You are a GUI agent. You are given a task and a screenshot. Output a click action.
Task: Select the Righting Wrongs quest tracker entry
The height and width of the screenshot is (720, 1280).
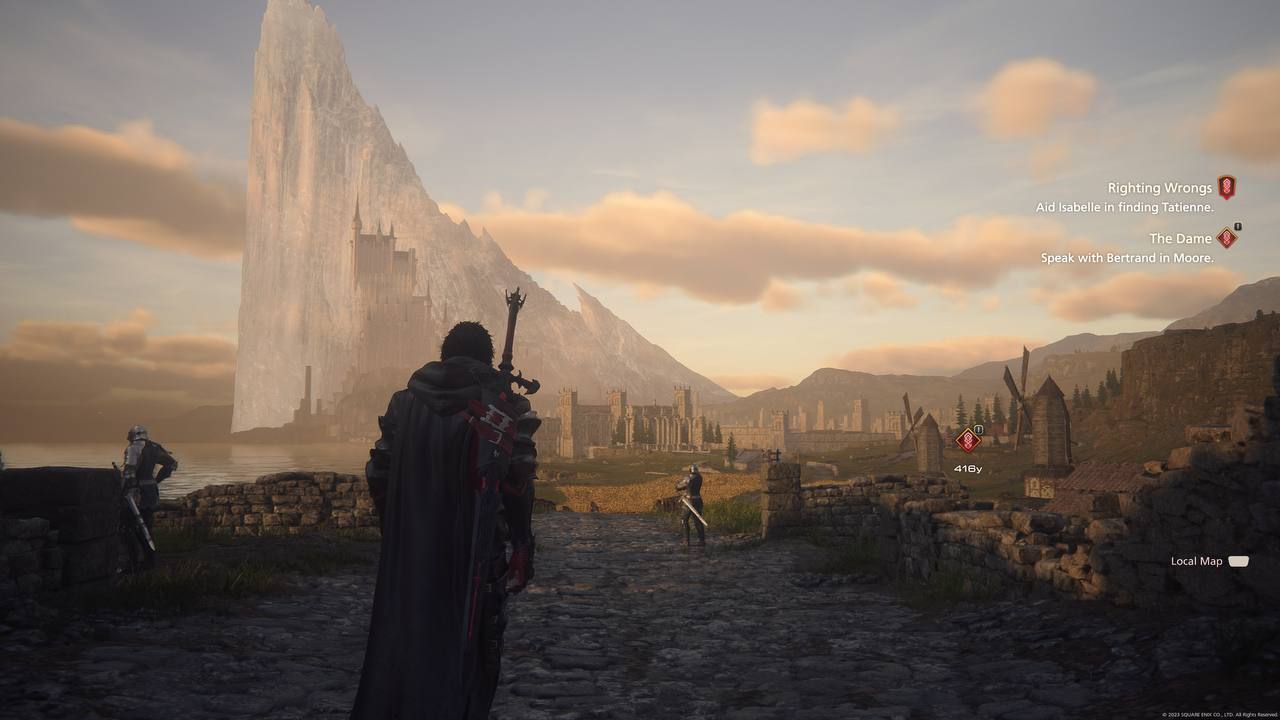[1159, 188]
